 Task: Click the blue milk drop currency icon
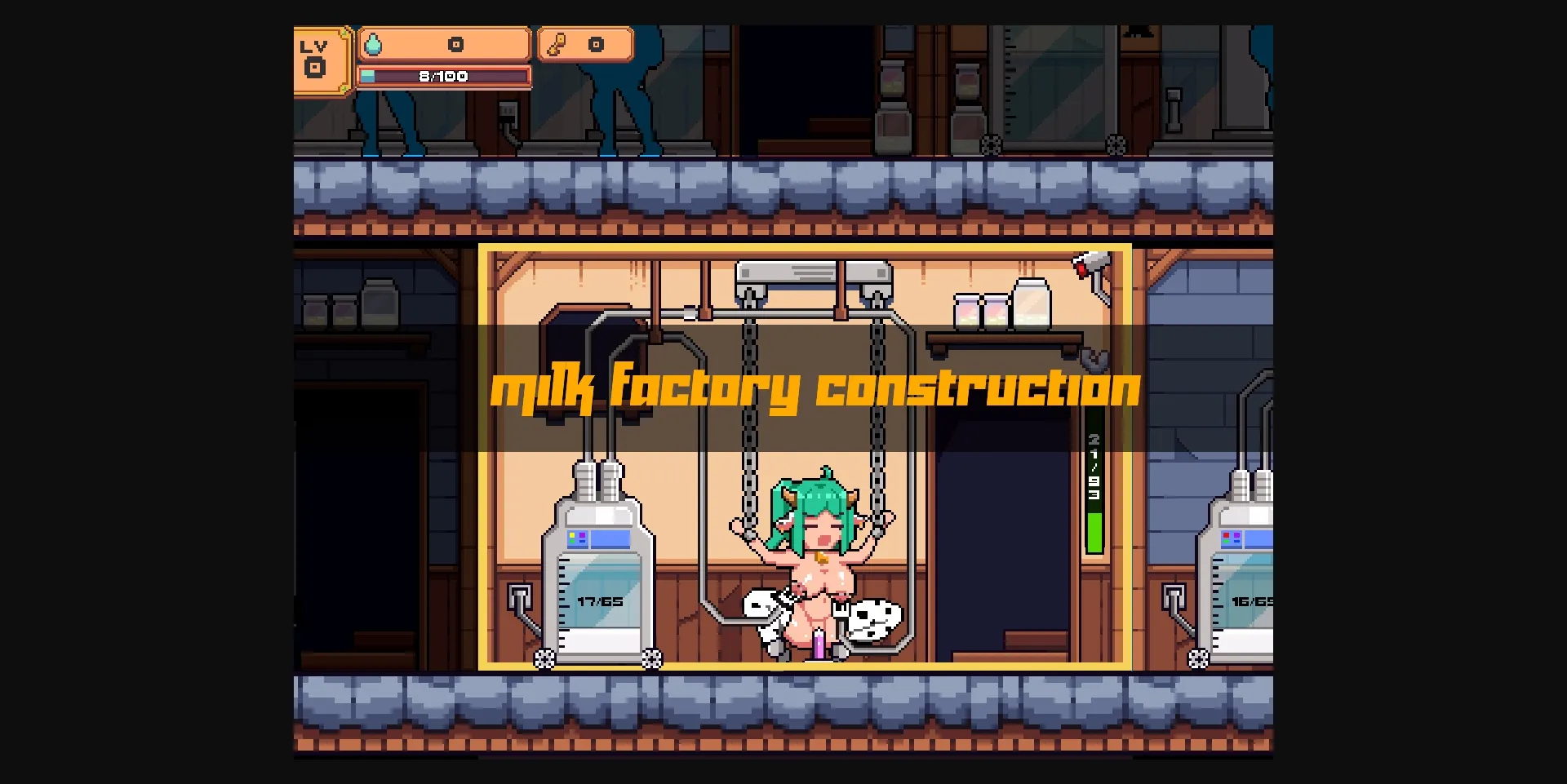click(375, 46)
